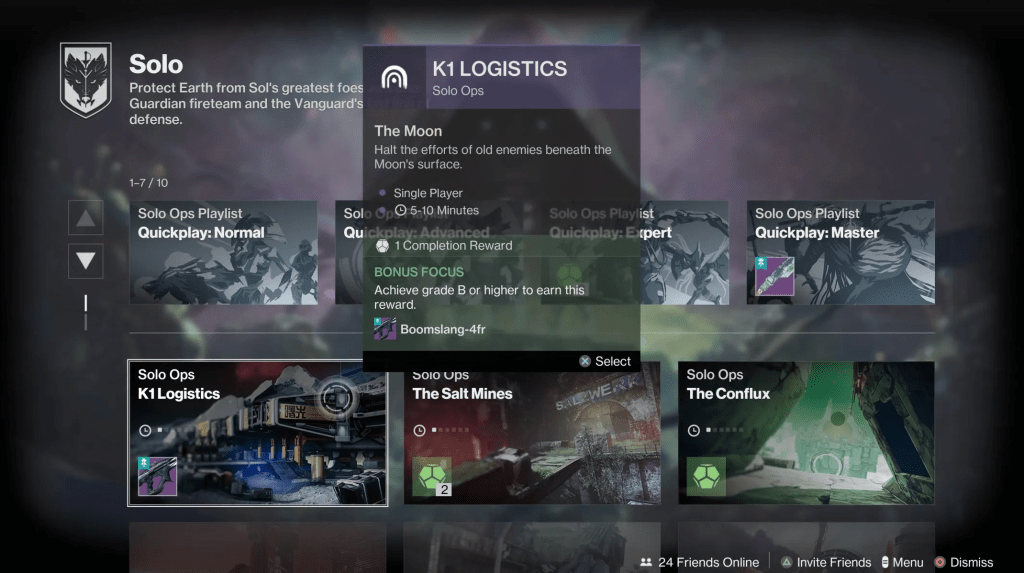
Task: Click the up arrow page button
Action: tap(85, 218)
